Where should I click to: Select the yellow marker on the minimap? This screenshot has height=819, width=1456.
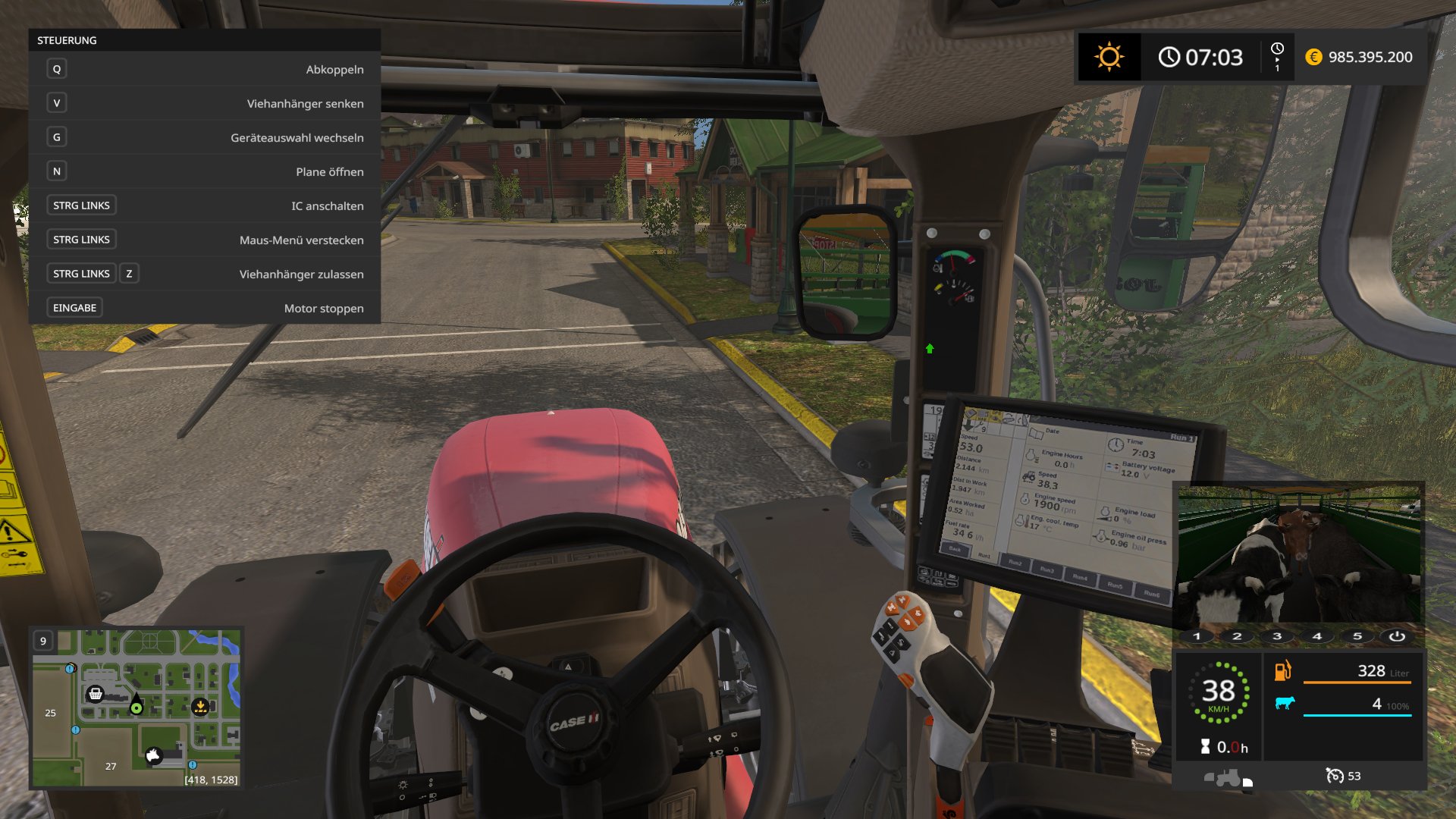(x=200, y=707)
